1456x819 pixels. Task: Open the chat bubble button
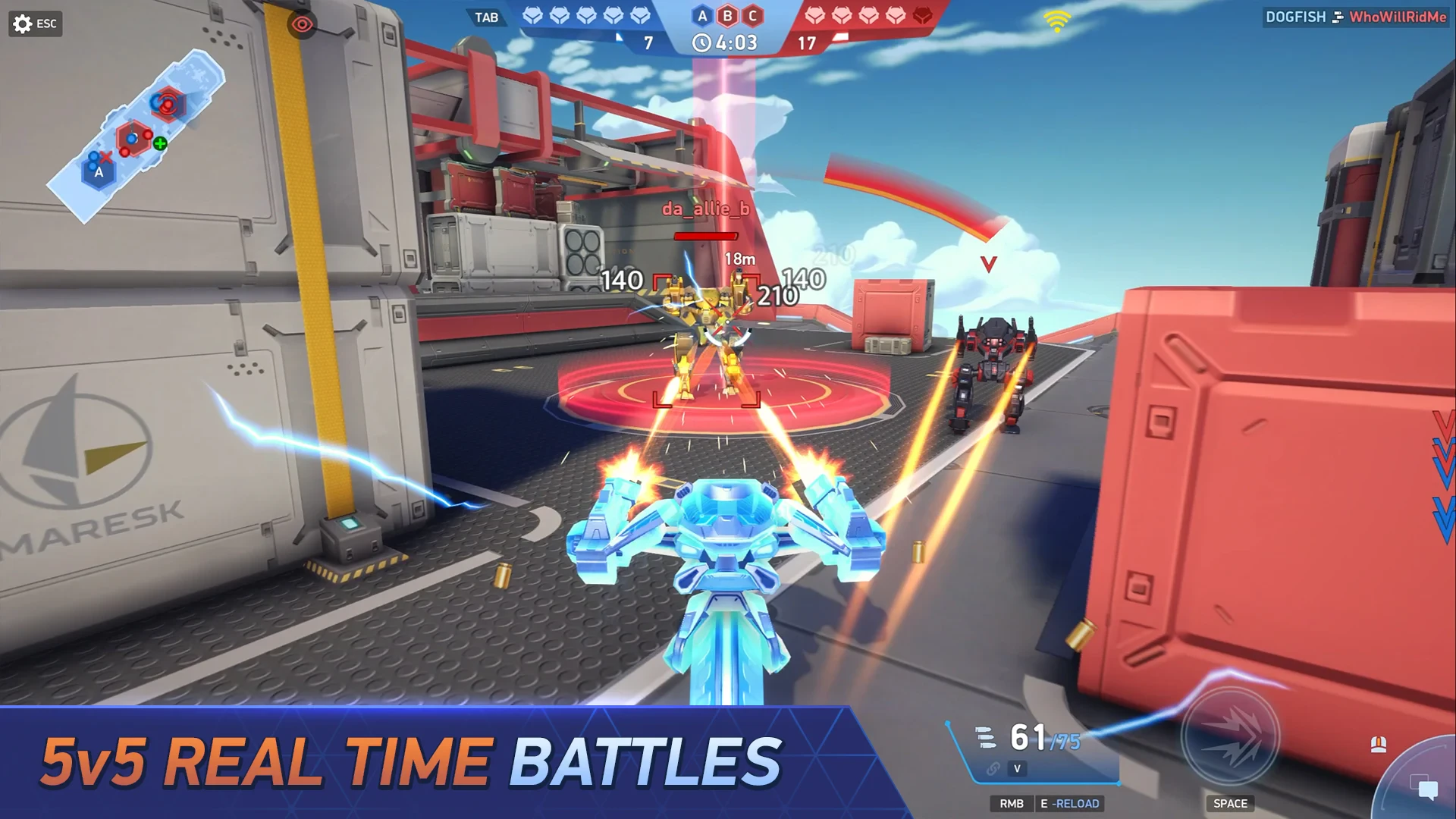pos(1426,789)
